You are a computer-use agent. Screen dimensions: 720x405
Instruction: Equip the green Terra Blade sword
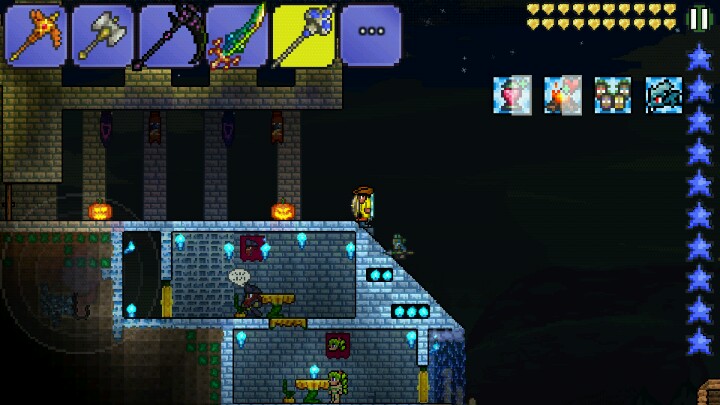tap(236, 35)
